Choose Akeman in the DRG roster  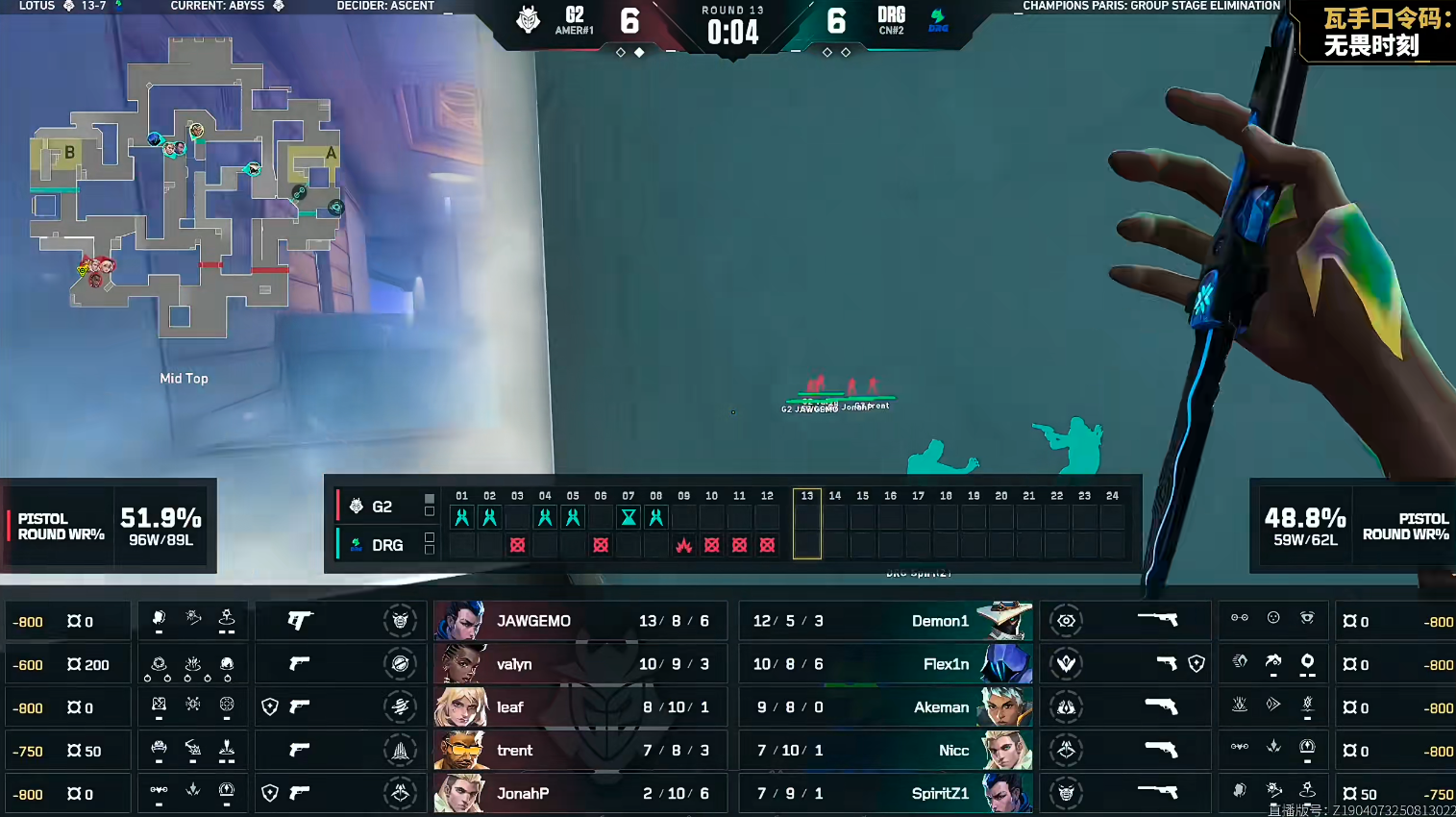941,707
